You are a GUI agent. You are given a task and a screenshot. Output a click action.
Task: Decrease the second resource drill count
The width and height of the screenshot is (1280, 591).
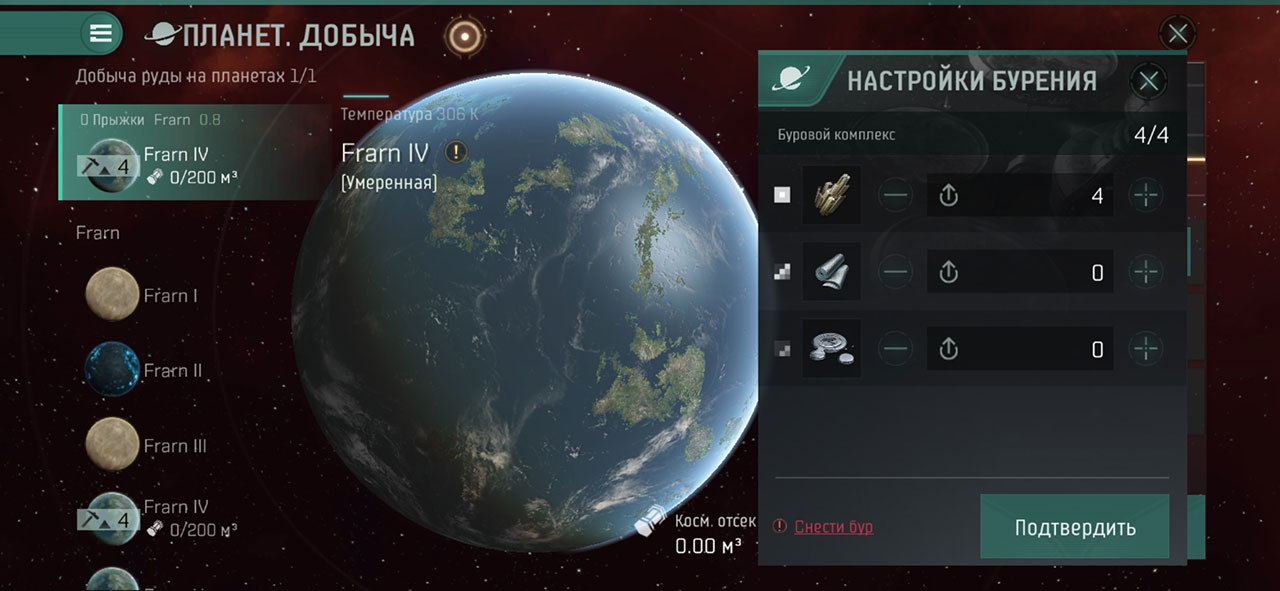(x=896, y=272)
